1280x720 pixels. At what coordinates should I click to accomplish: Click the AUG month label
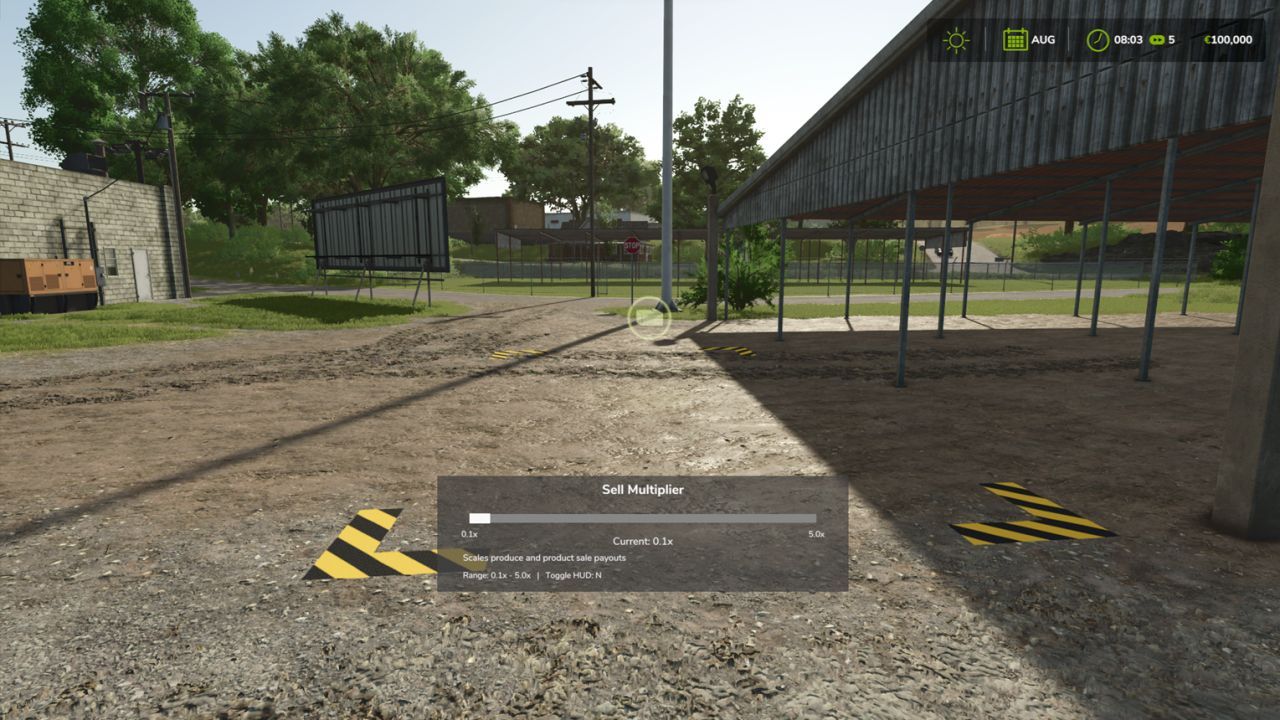click(x=1043, y=40)
